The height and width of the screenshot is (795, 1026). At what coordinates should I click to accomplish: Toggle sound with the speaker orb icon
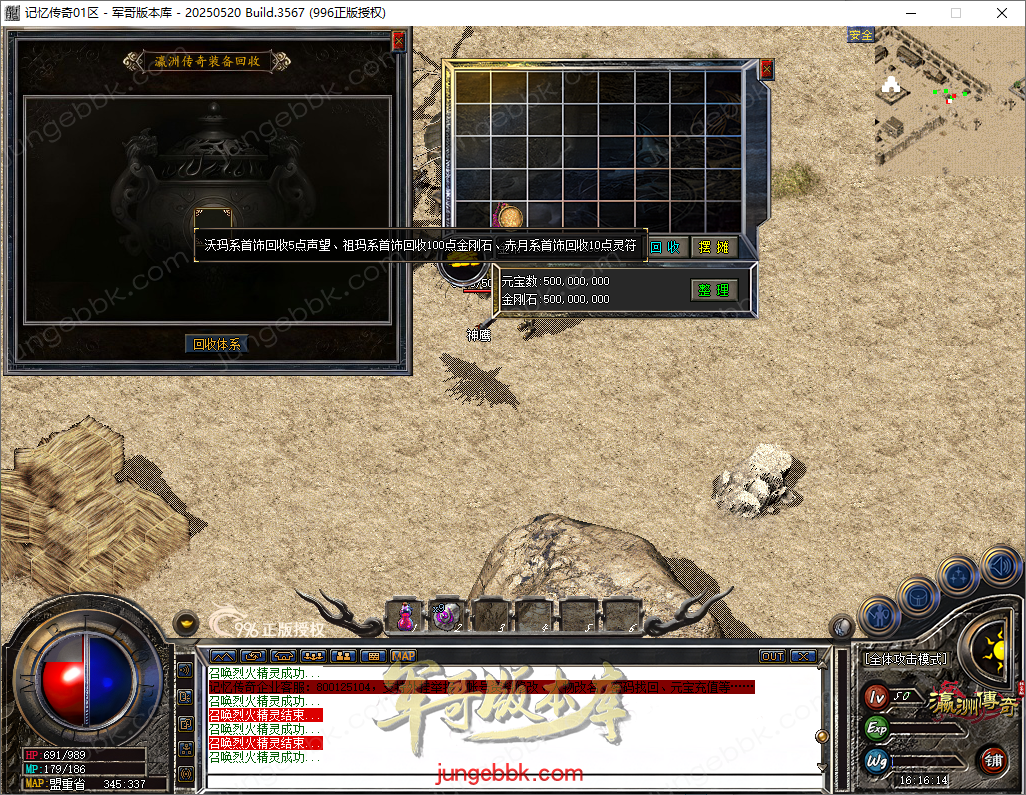point(1000,566)
